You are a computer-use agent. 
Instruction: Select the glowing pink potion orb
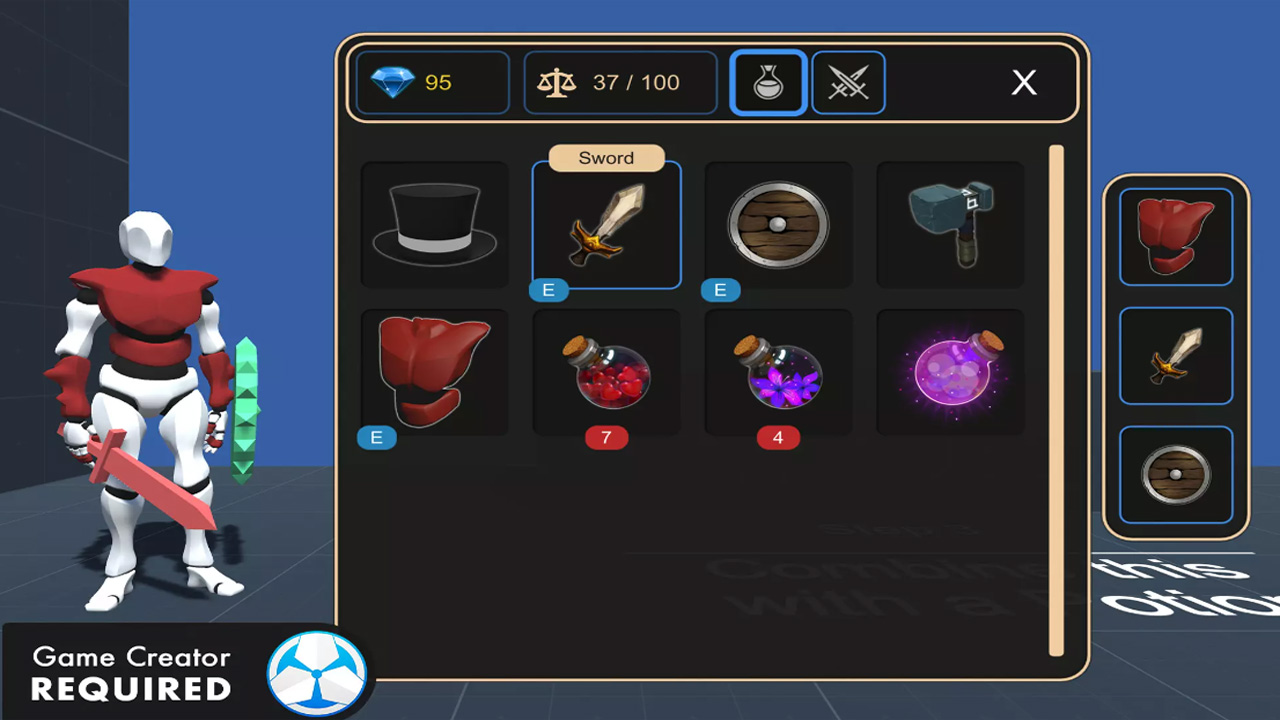tap(949, 373)
